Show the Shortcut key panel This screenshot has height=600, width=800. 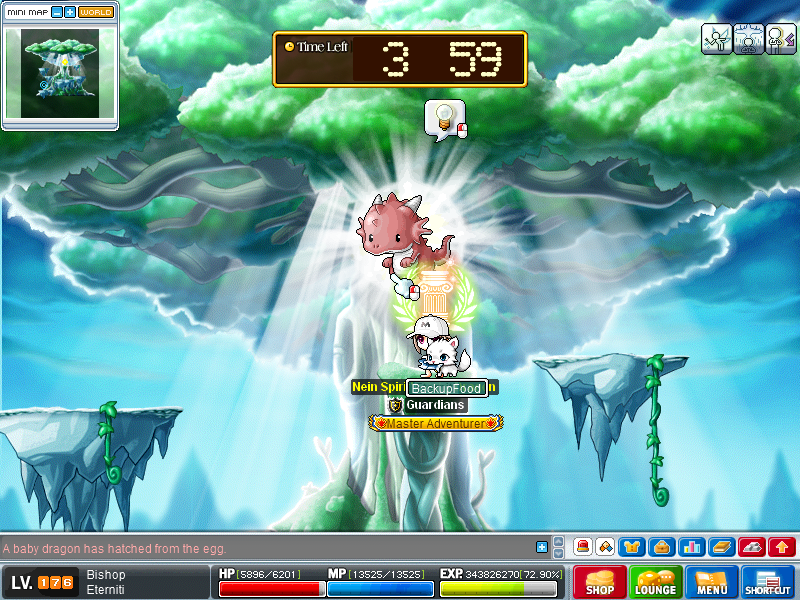tap(768, 582)
